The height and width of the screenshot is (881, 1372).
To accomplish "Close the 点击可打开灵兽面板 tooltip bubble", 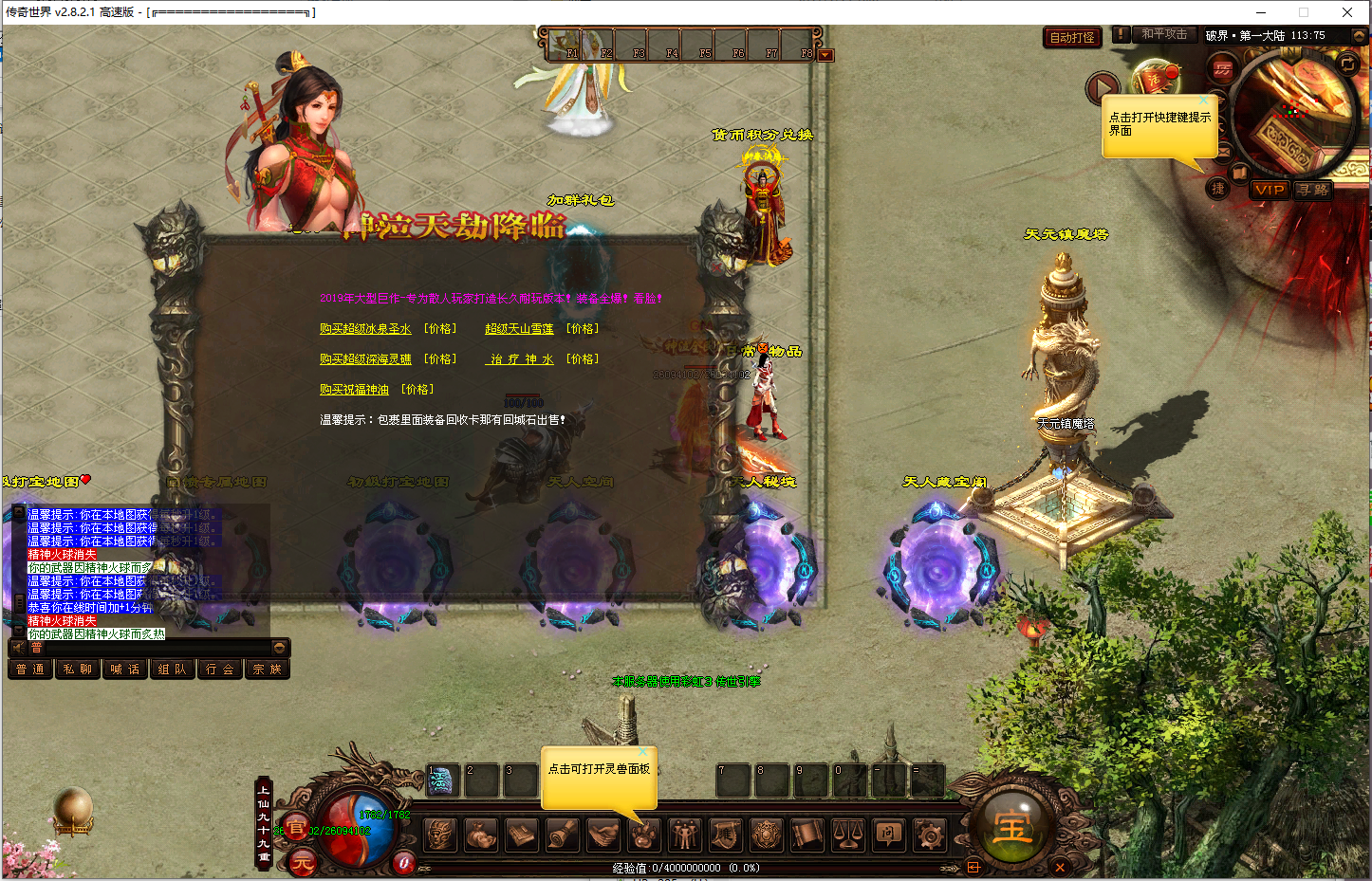I will (642, 752).
